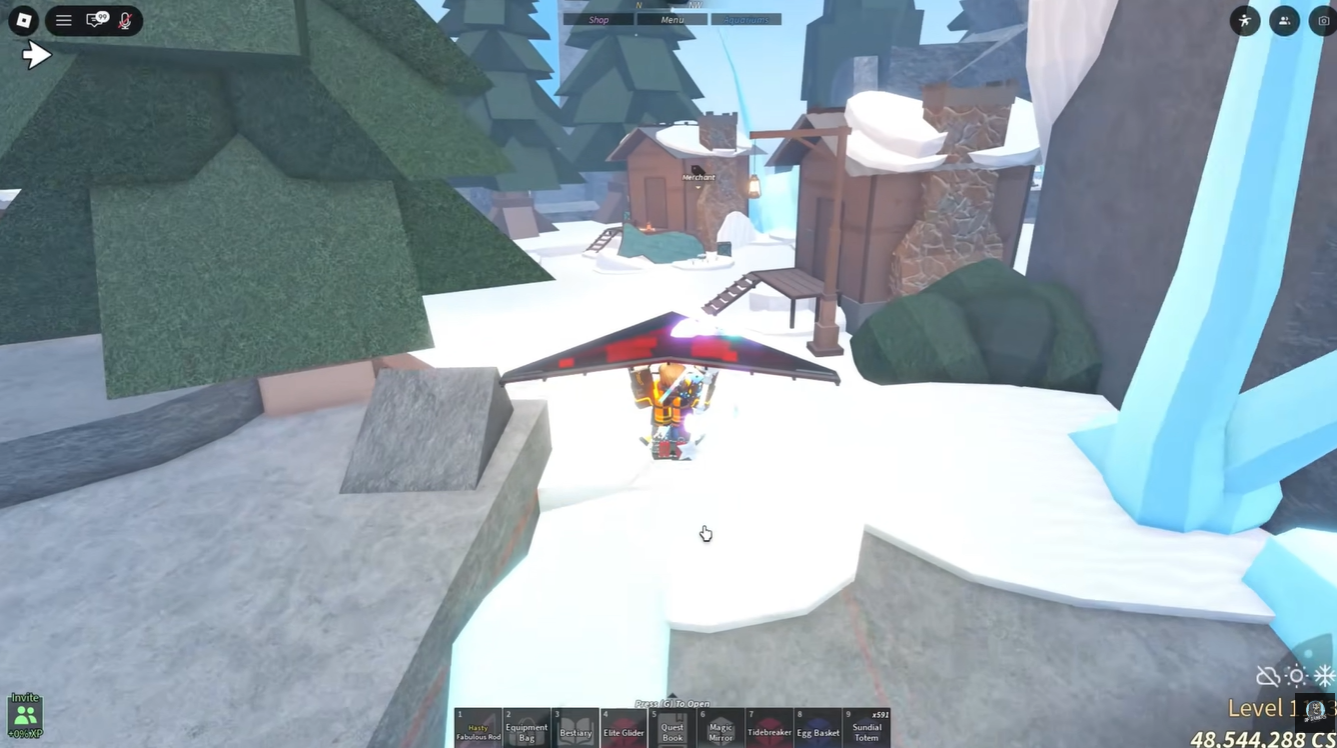Open the chat bubble with 99 messages
1337x748 pixels.
[x=95, y=20]
